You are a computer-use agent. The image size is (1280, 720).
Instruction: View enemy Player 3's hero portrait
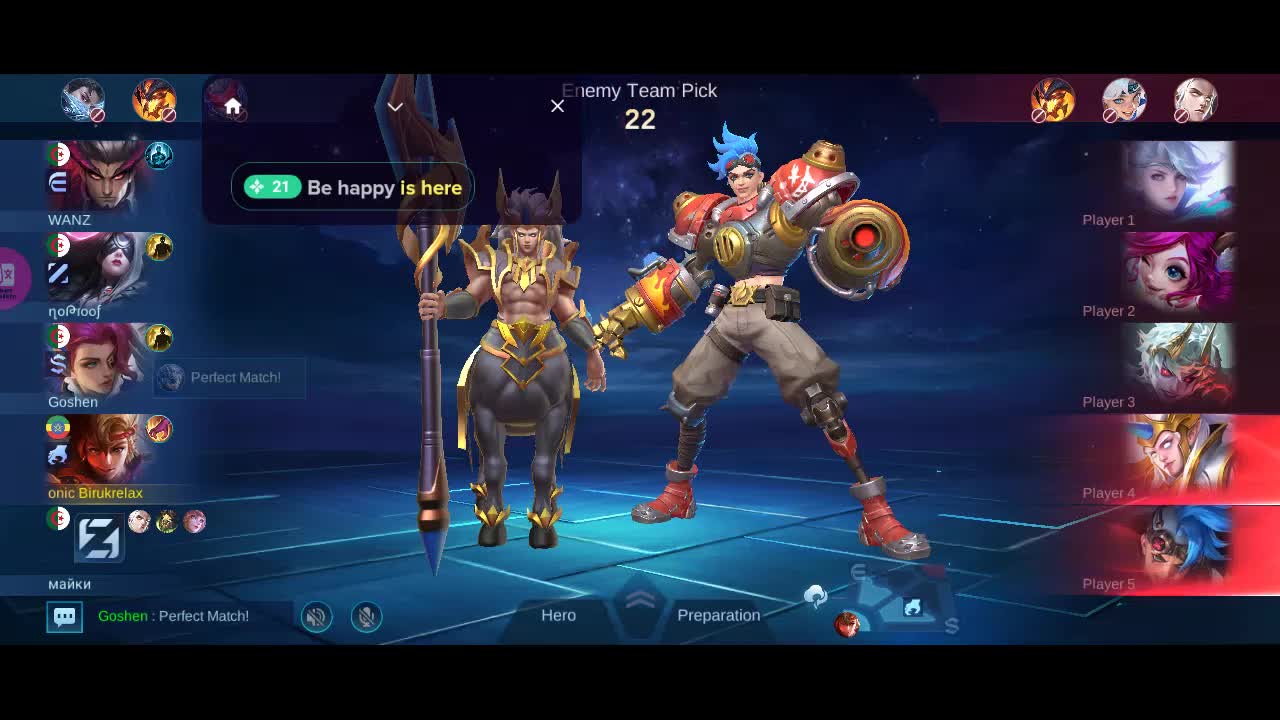(x=1178, y=362)
